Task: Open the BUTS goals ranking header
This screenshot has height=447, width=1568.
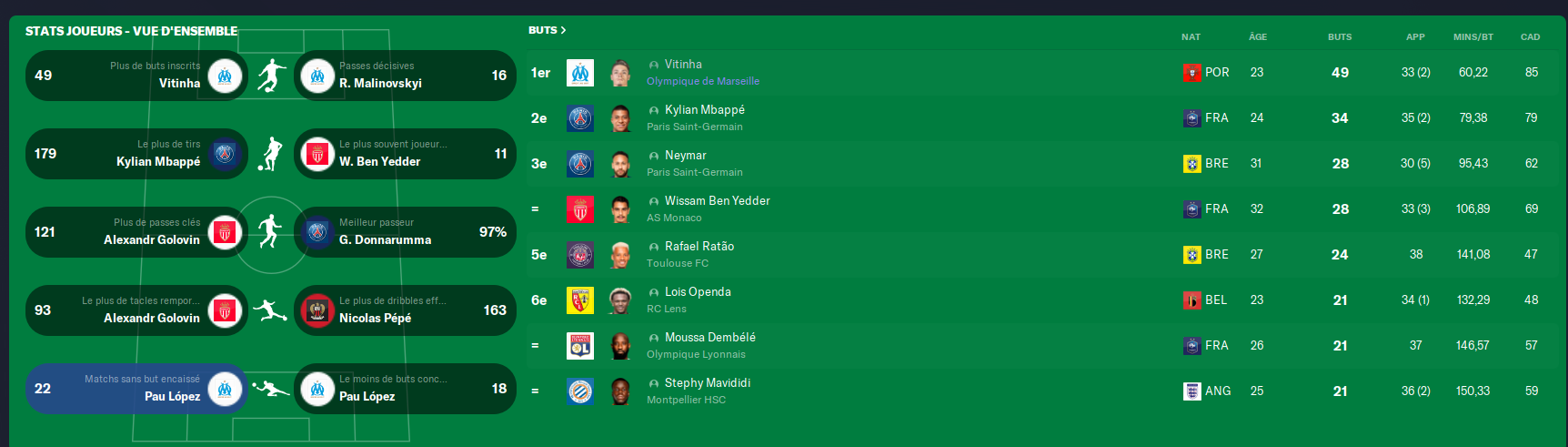Action: [x=547, y=30]
